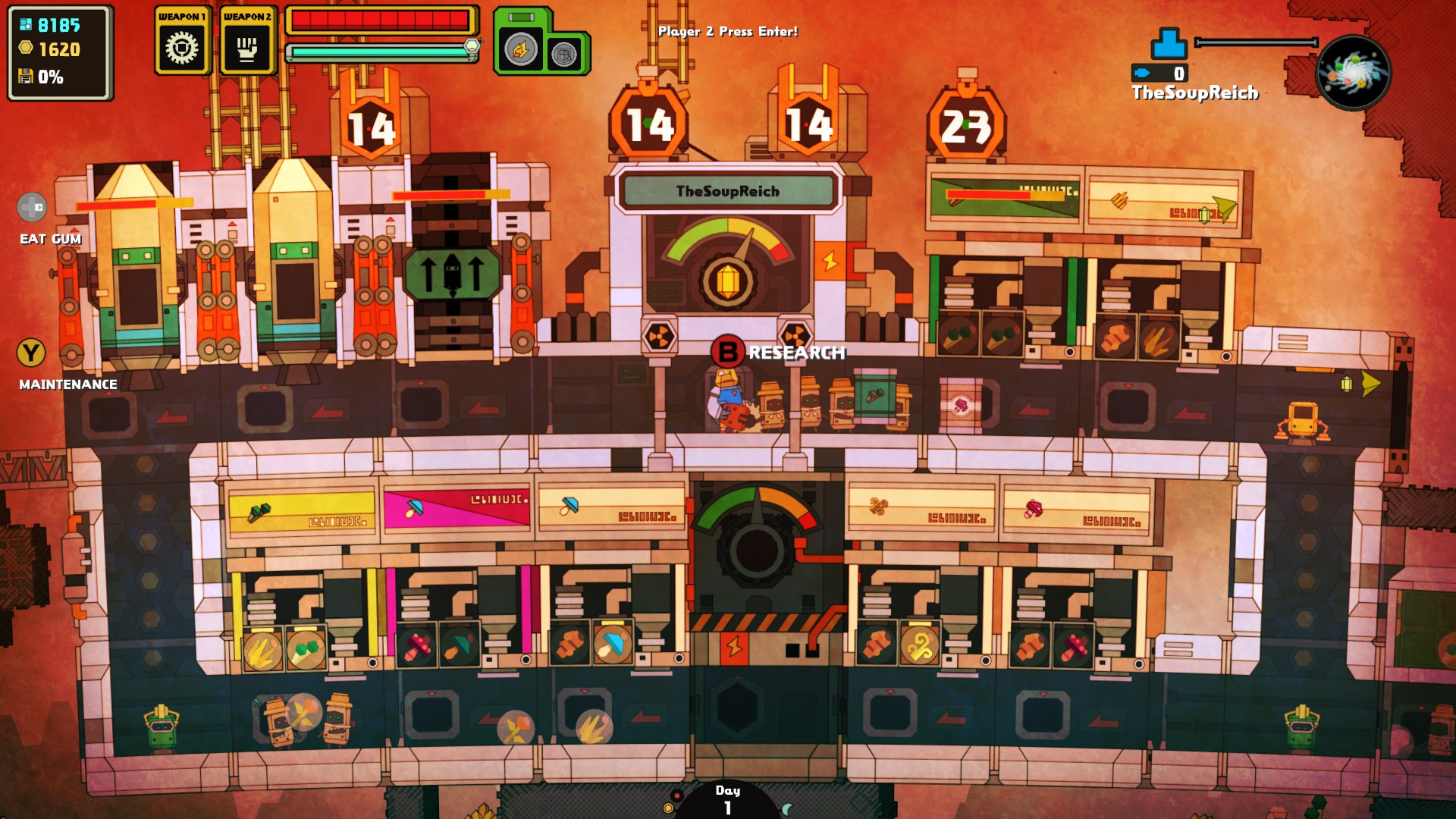Click the small grid icon in the green panel
The height and width of the screenshot is (819, 1456).
click(x=564, y=55)
